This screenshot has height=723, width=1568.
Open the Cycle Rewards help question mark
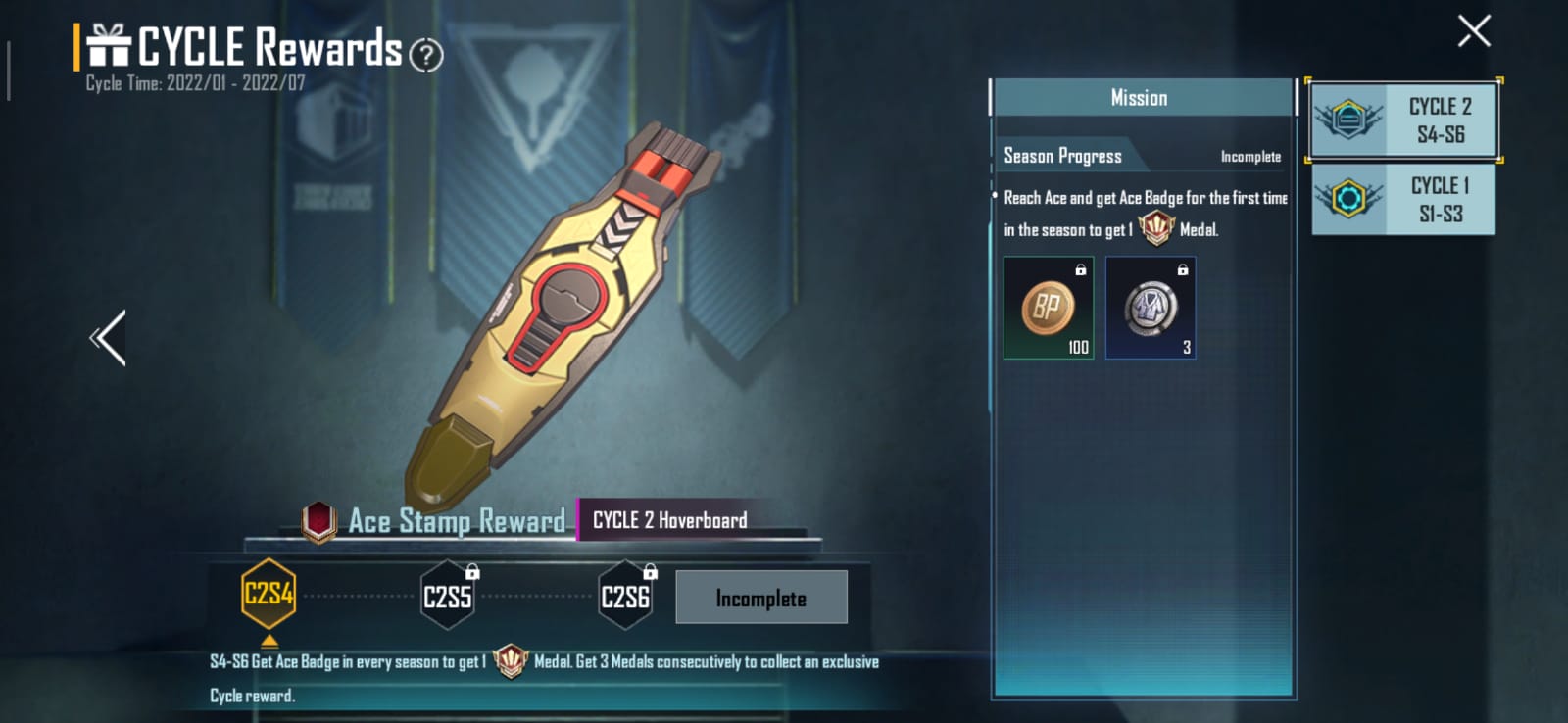point(425,55)
